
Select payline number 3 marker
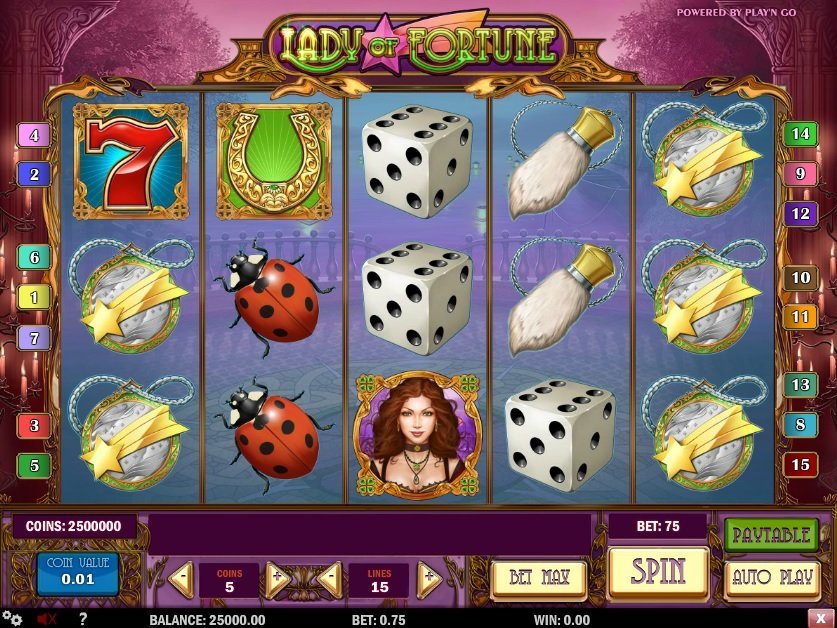[34, 426]
